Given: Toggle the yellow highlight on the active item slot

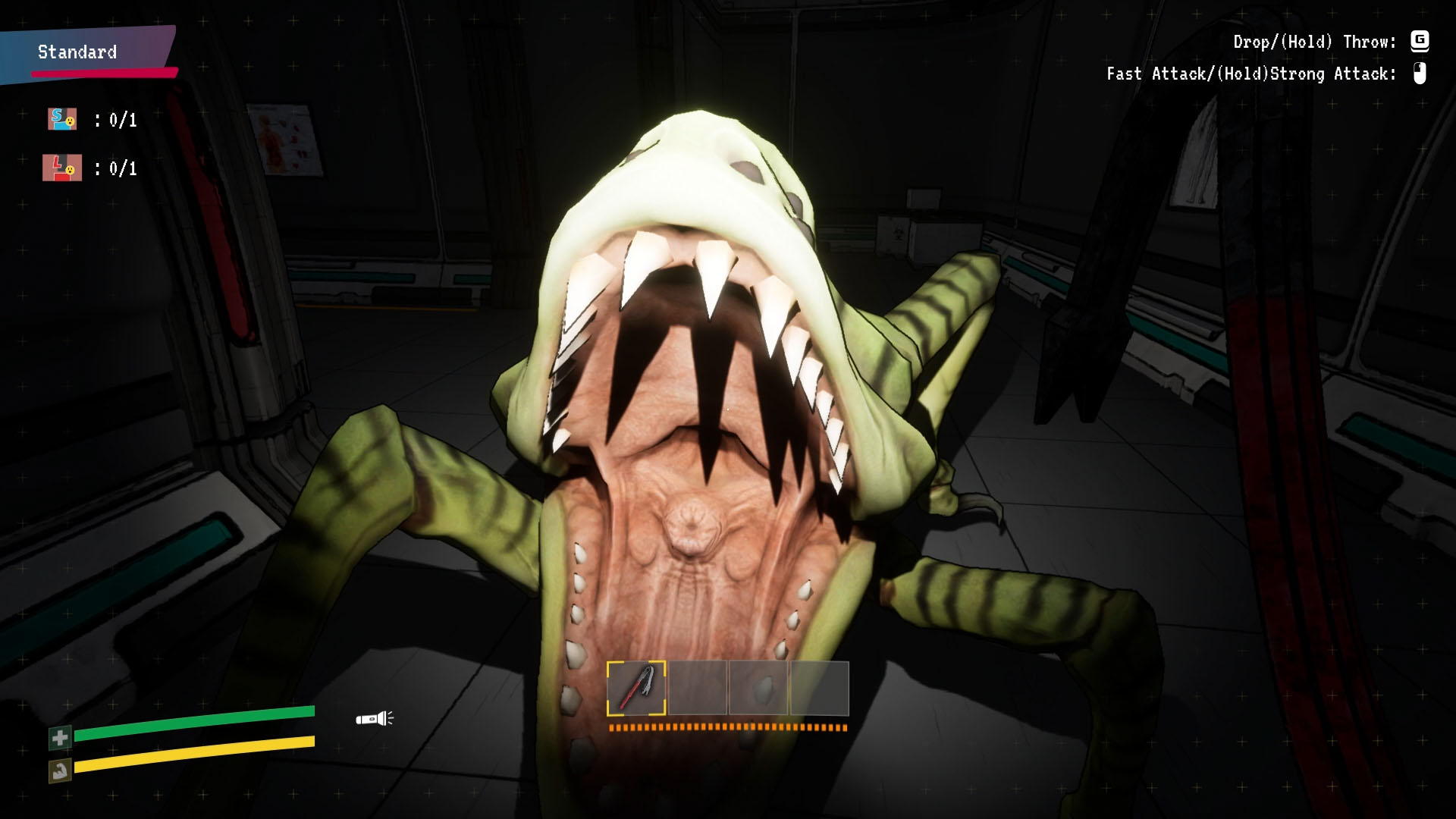Looking at the screenshot, I should click(637, 689).
